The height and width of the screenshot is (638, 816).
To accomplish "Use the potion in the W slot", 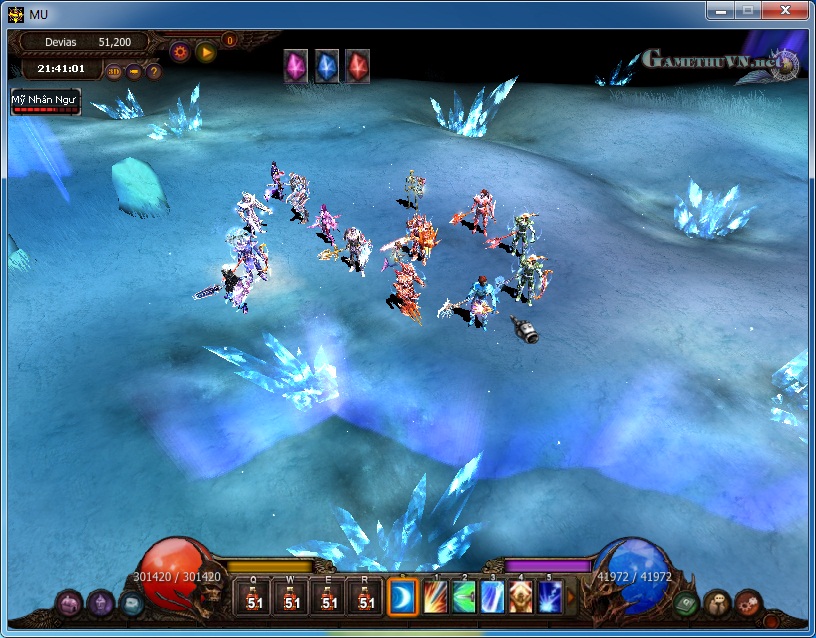I will 291,598.
